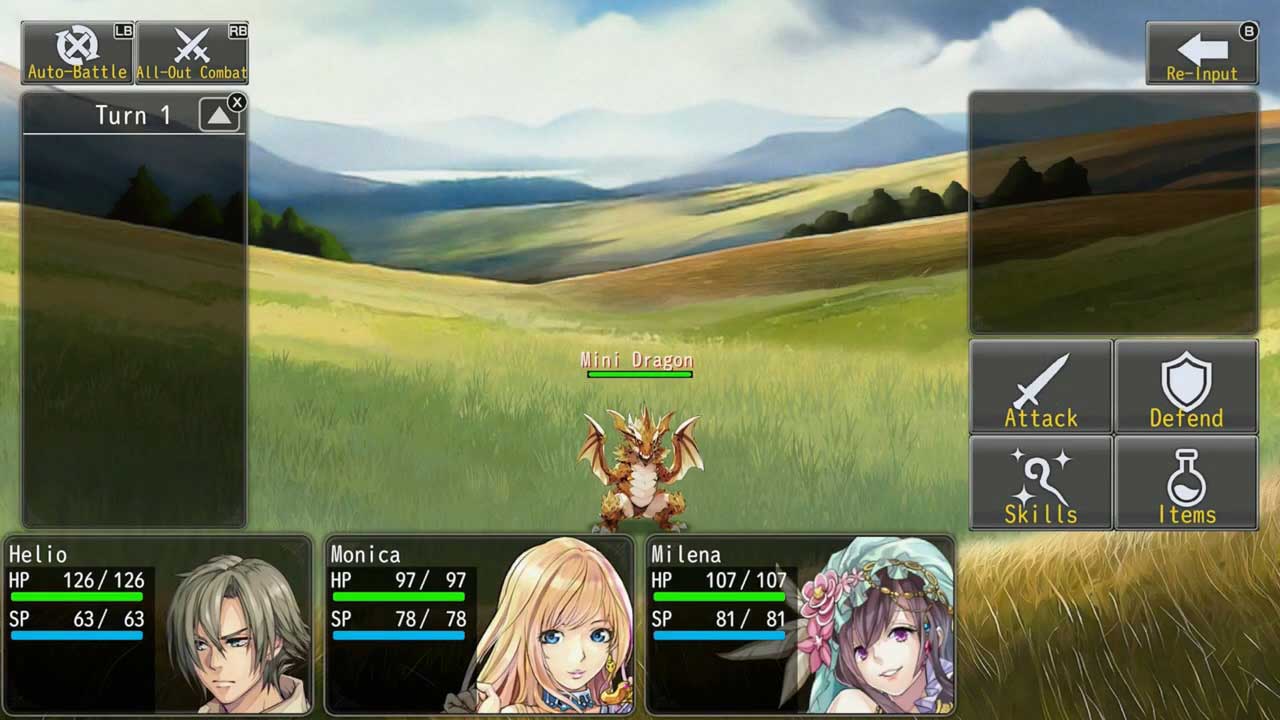Enable Auto-Battle mode
This screenshot has height=720, width=1280.
pos(78,53)
